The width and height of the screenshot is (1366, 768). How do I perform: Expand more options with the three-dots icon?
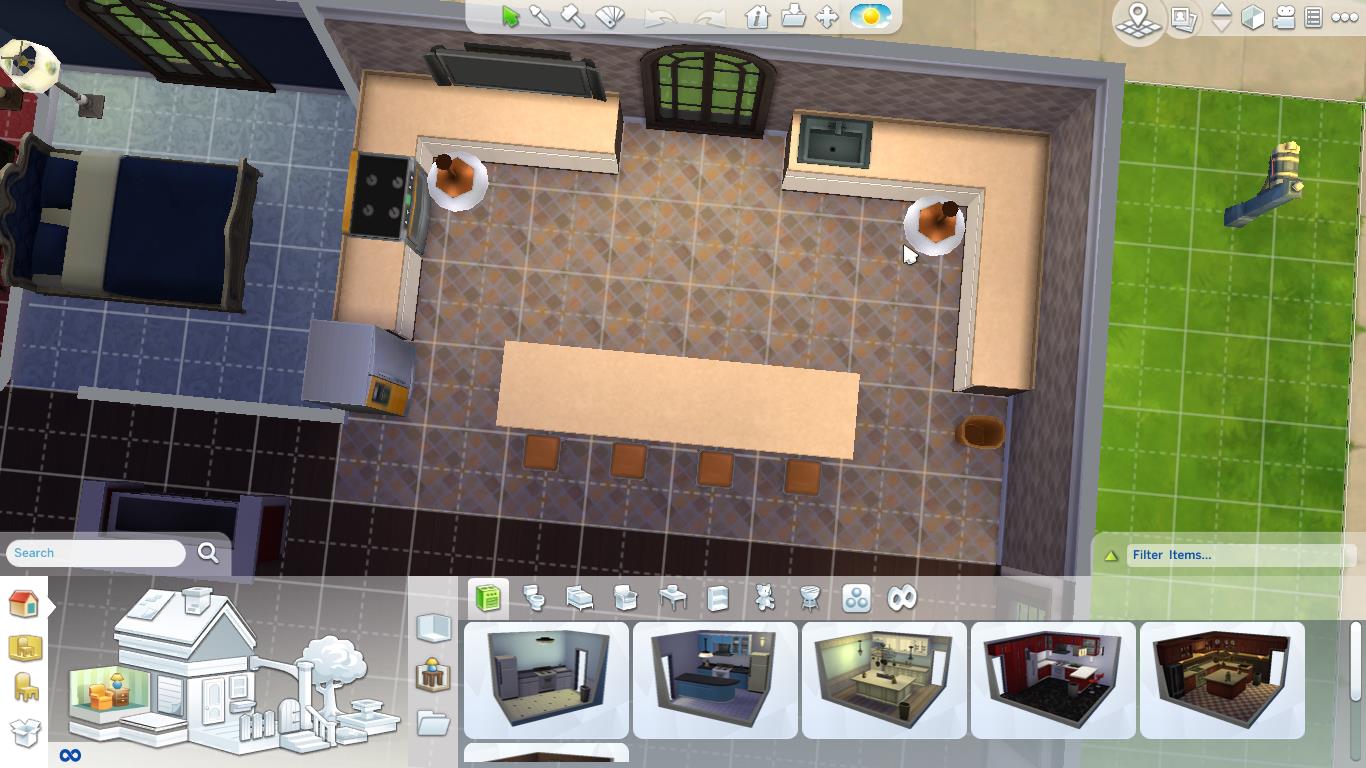pos(1343,17)
